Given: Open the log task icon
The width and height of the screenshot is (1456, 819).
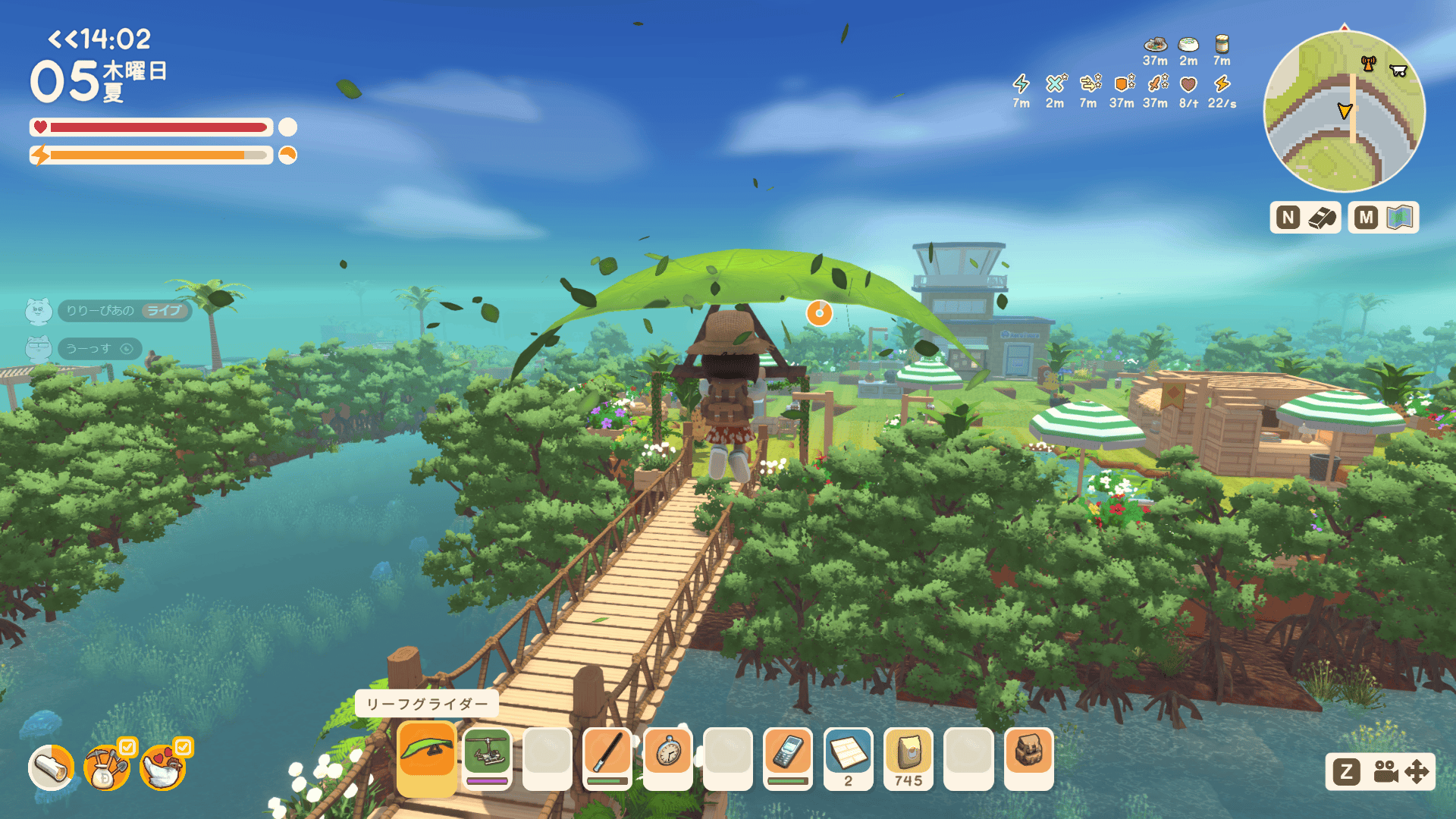Looking at the screenshot, I should click(52, 767).
